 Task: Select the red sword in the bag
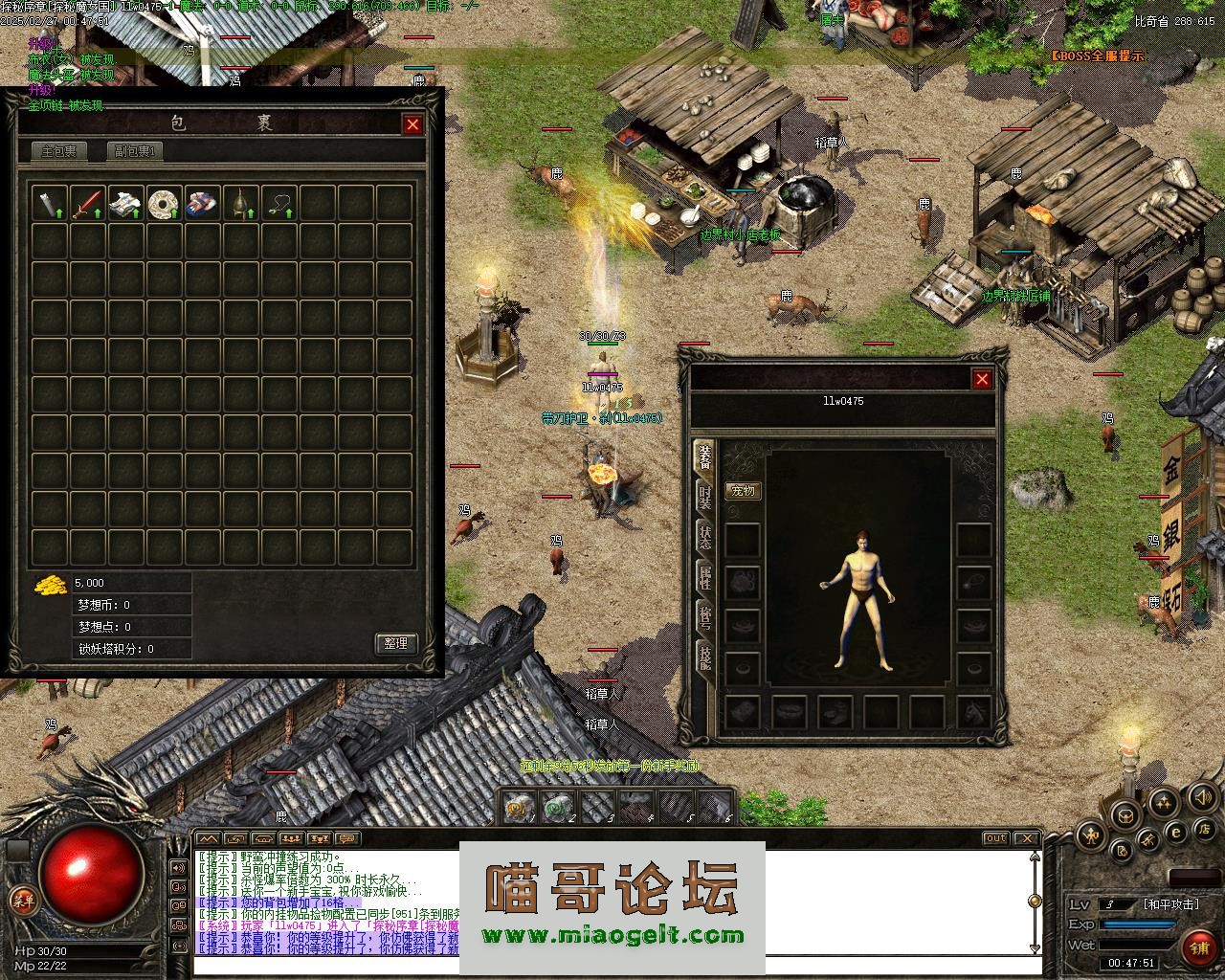click(x=88, y=203)
